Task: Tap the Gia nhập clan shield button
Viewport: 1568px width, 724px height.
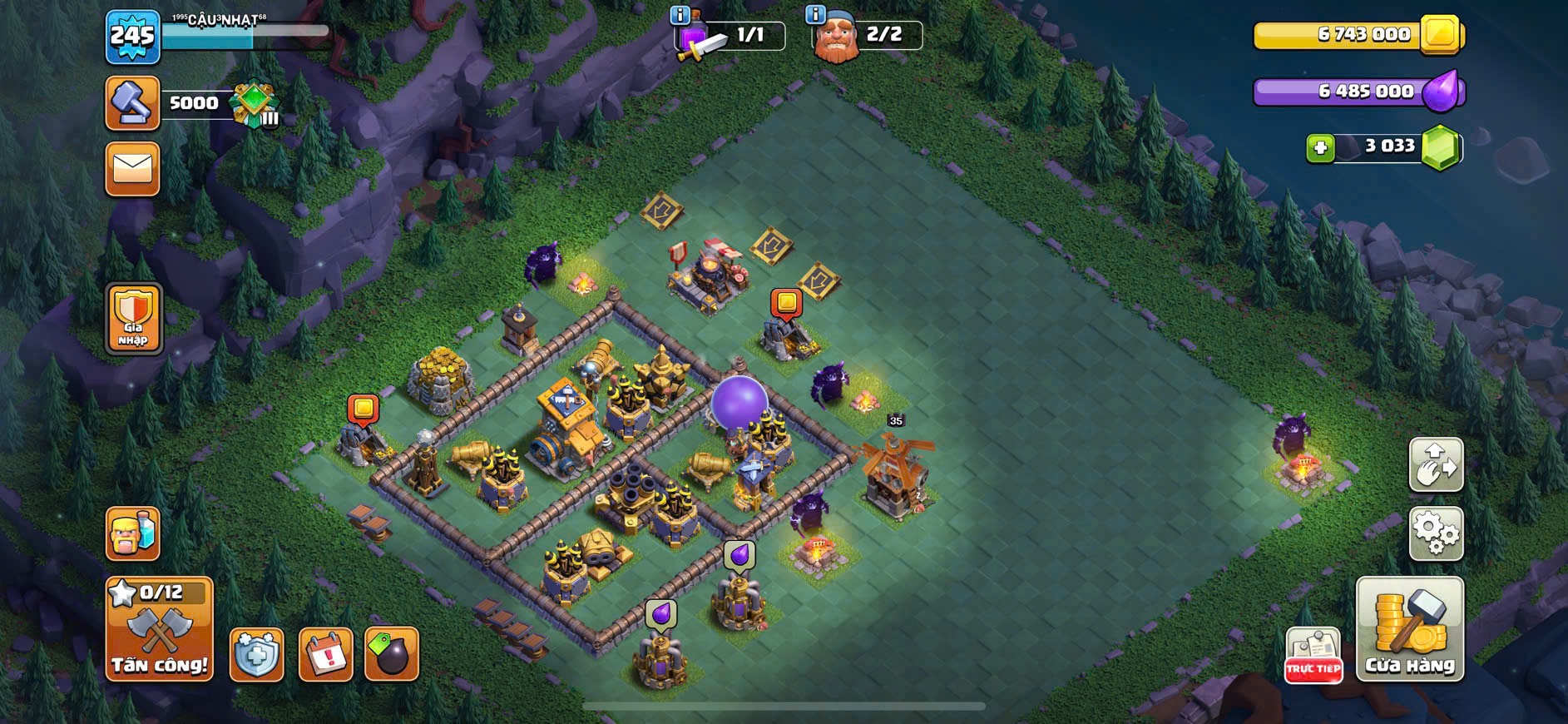Action: [x=133, y=318]
